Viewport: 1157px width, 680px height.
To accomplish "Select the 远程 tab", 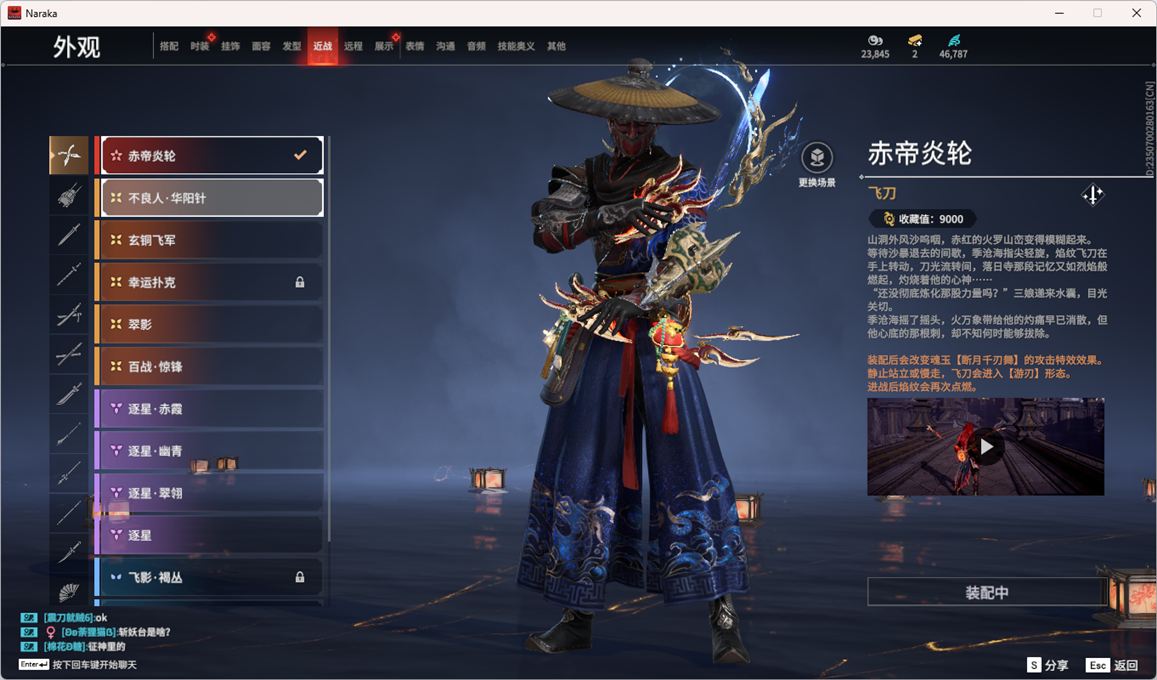I will tap(353, 46).
